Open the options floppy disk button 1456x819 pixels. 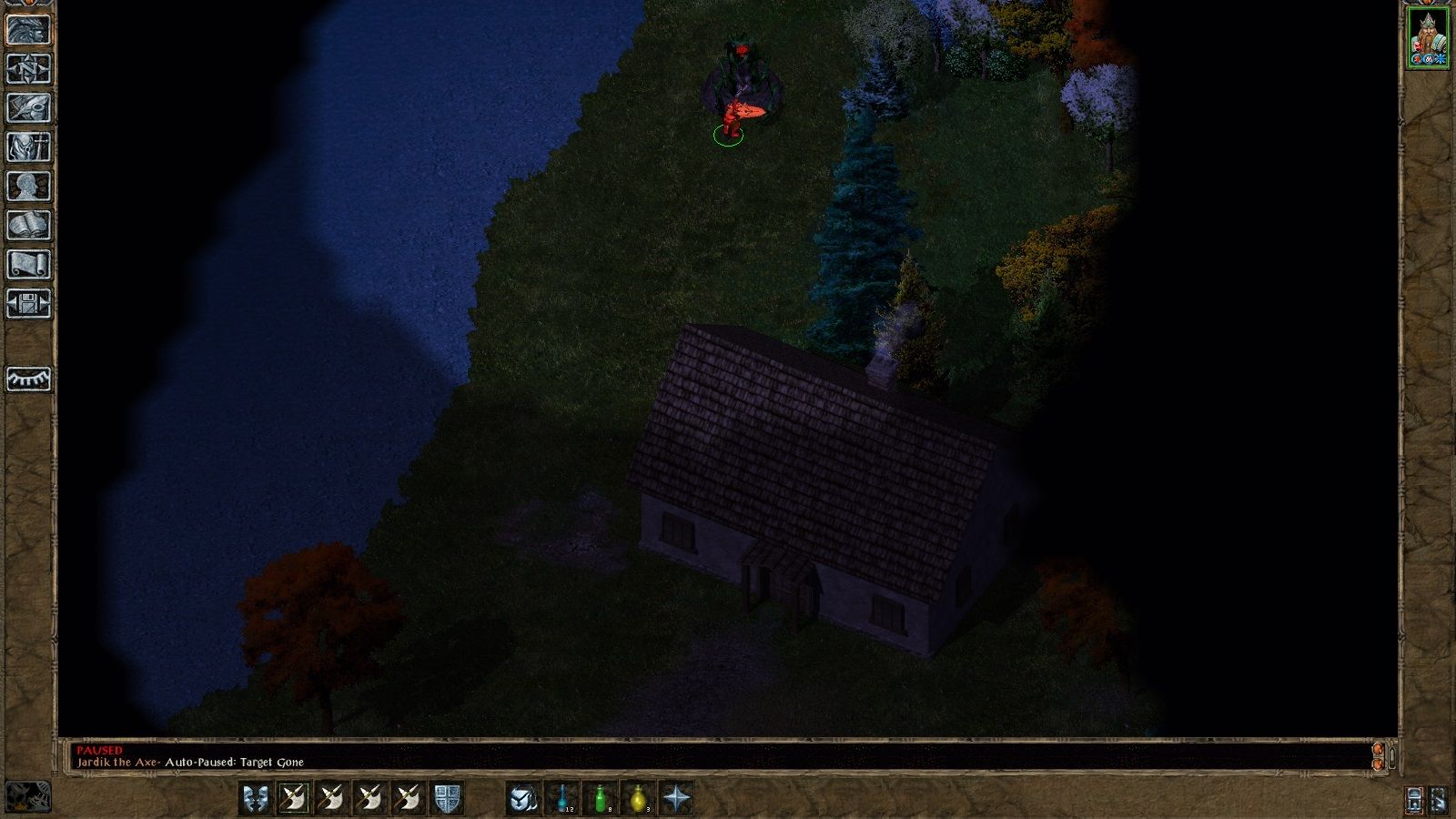(x=28, y=304)
